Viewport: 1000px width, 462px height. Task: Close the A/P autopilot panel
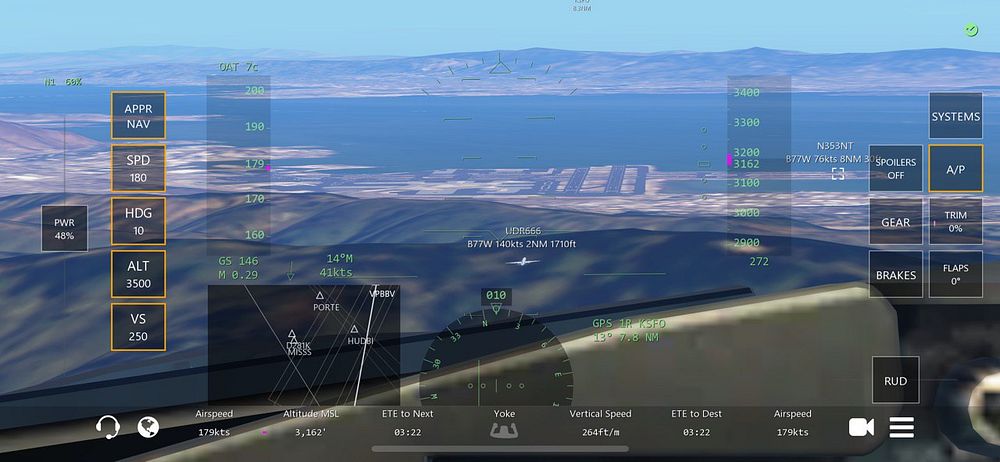[955, 169]
